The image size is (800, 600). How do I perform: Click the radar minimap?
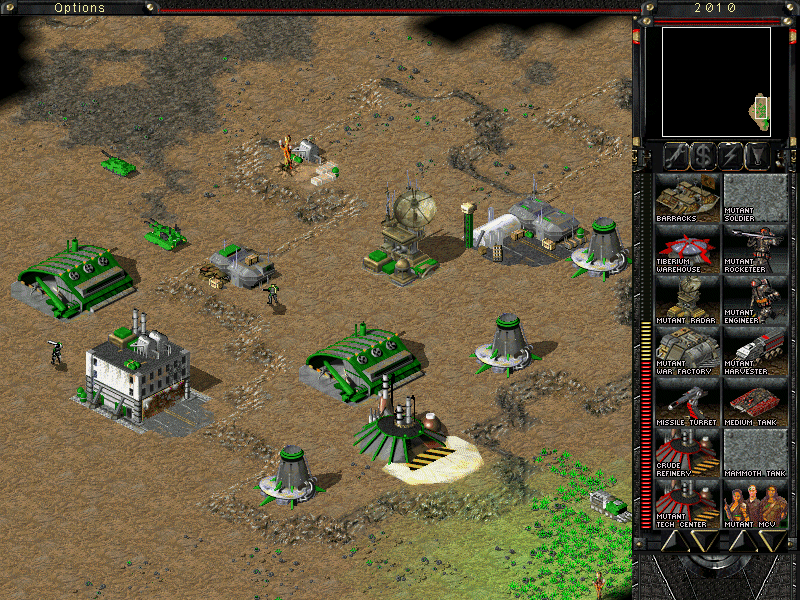click(716, 81)
